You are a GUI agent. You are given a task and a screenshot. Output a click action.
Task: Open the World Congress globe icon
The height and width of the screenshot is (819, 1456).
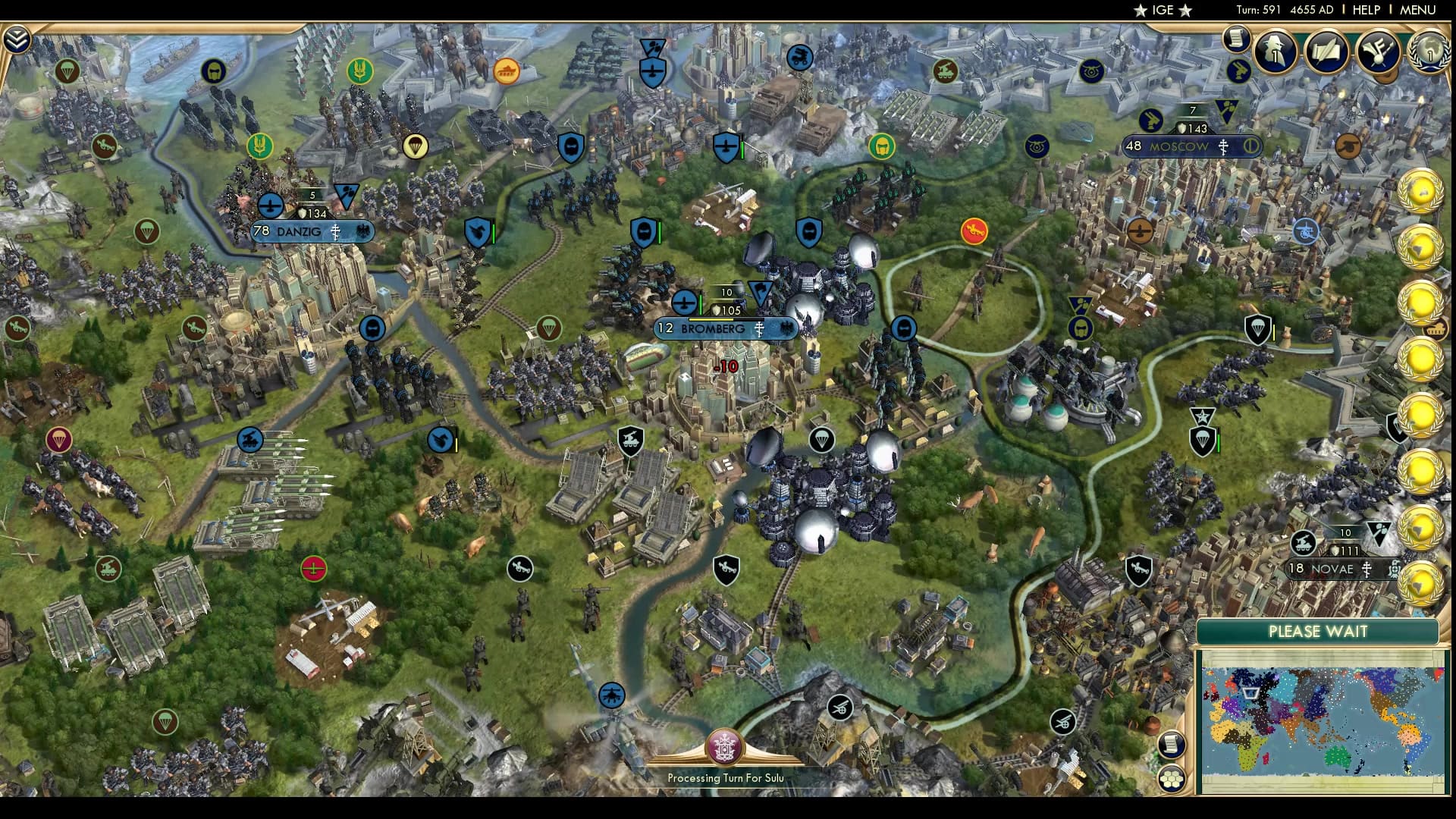(x=1431, y=53)
